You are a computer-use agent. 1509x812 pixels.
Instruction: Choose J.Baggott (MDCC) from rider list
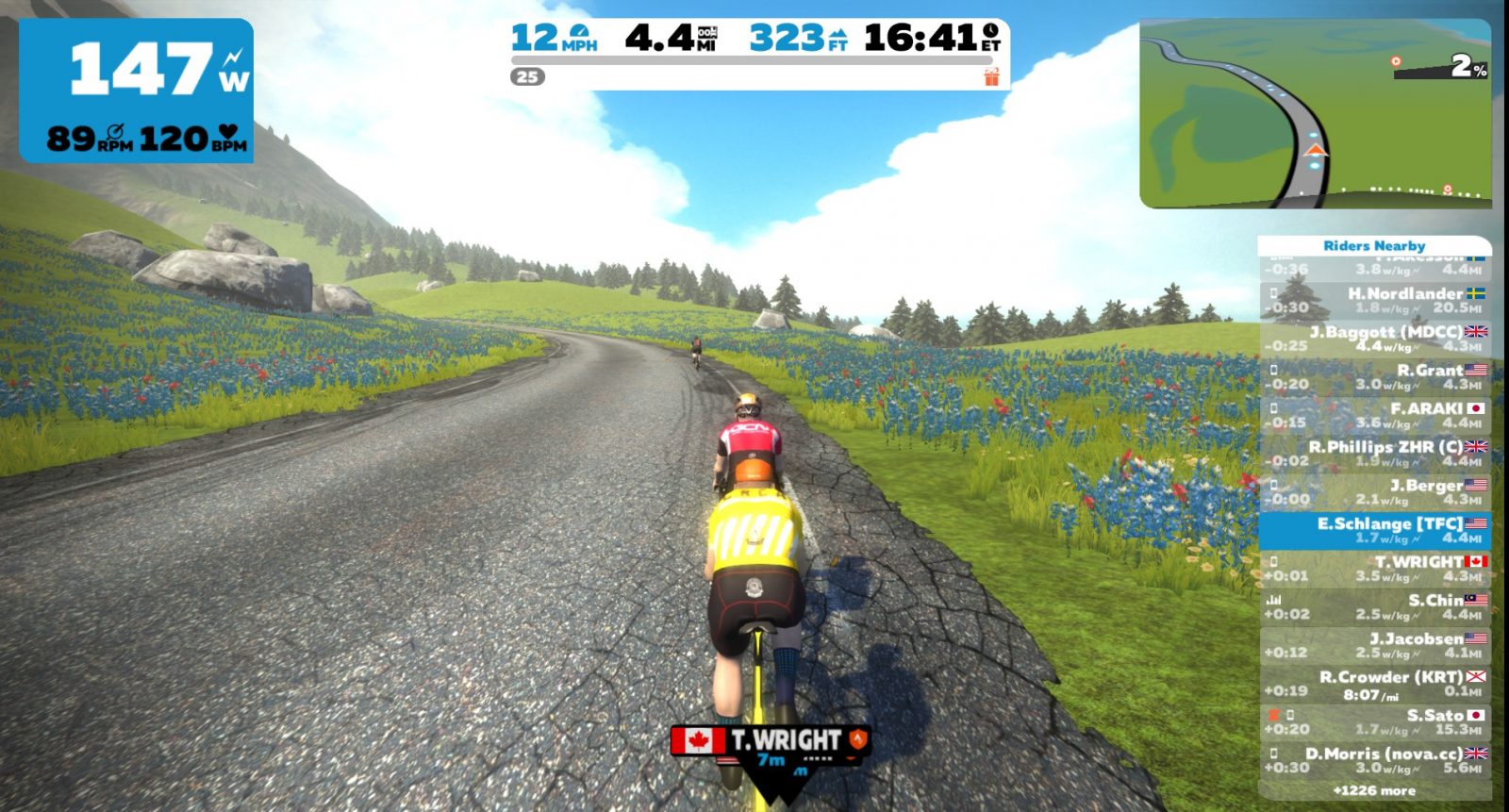[x=1375, y=339]
